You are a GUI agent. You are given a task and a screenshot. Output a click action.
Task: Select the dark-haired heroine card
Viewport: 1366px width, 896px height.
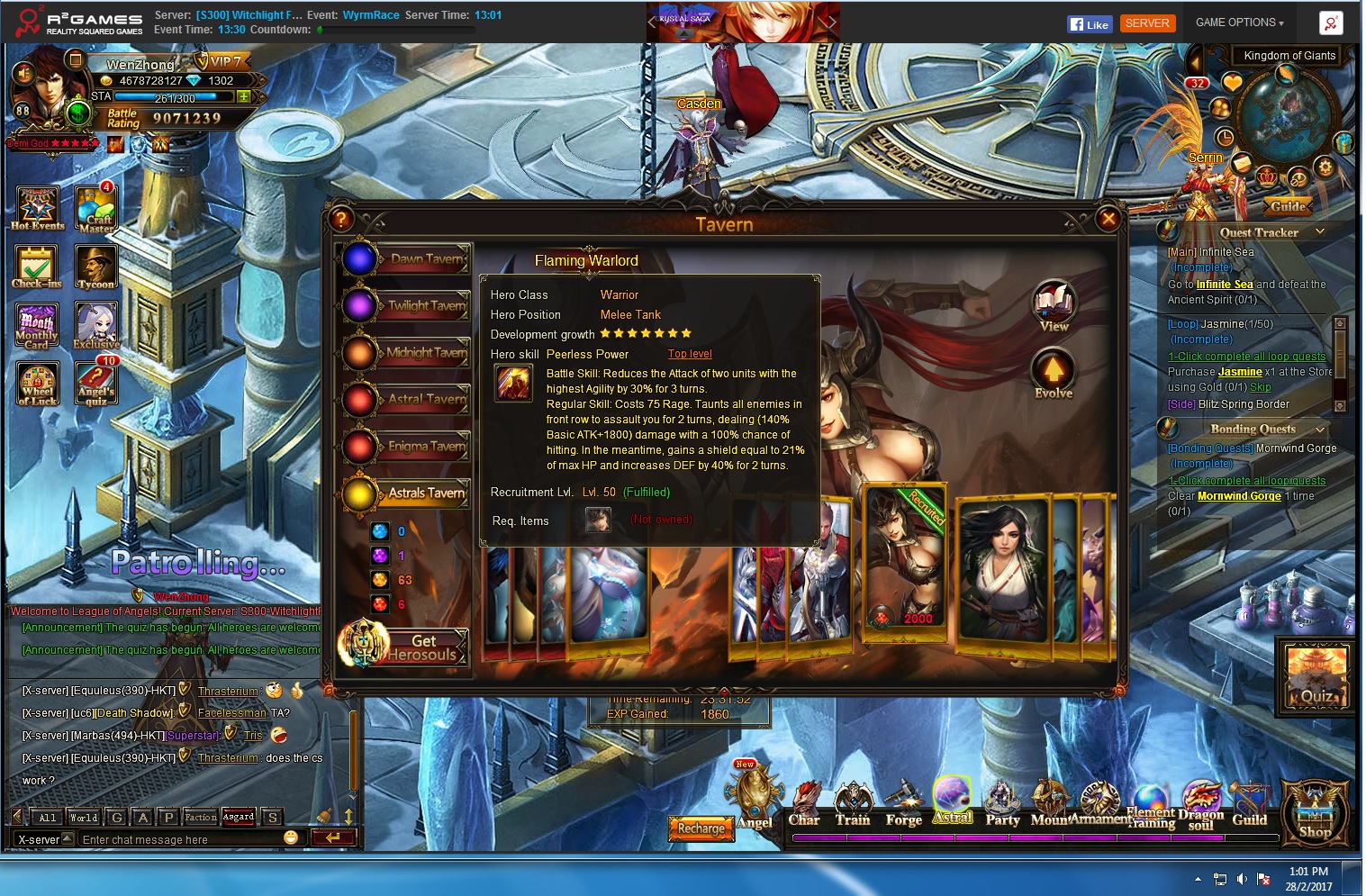1004,569
